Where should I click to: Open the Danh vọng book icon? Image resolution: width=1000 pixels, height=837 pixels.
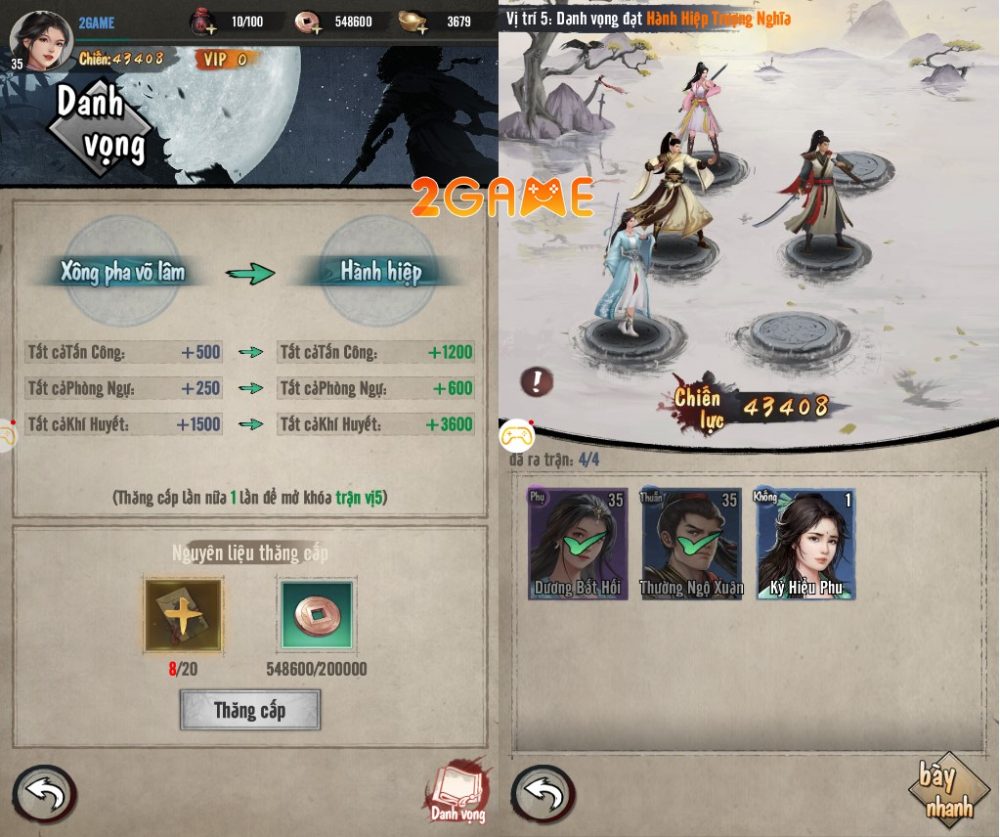(458, 790)
